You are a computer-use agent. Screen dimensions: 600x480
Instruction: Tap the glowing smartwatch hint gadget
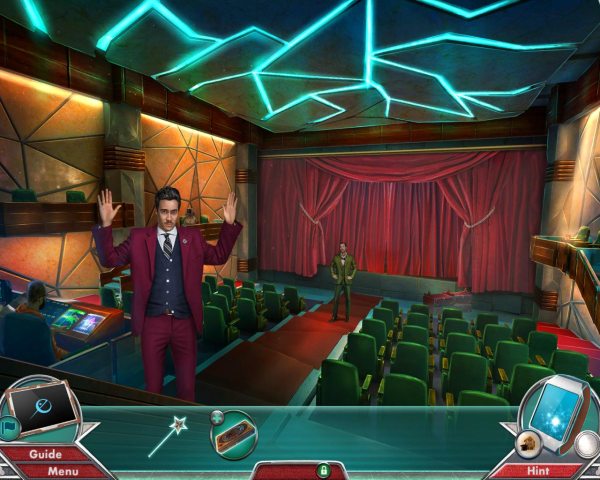[554, 413]
